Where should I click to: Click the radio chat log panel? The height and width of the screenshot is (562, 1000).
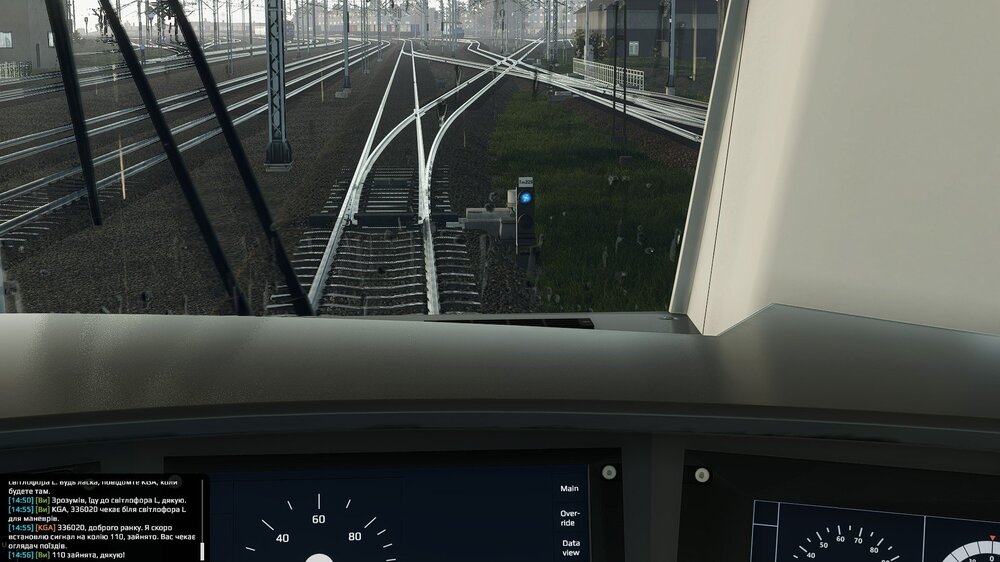point(100,518)
